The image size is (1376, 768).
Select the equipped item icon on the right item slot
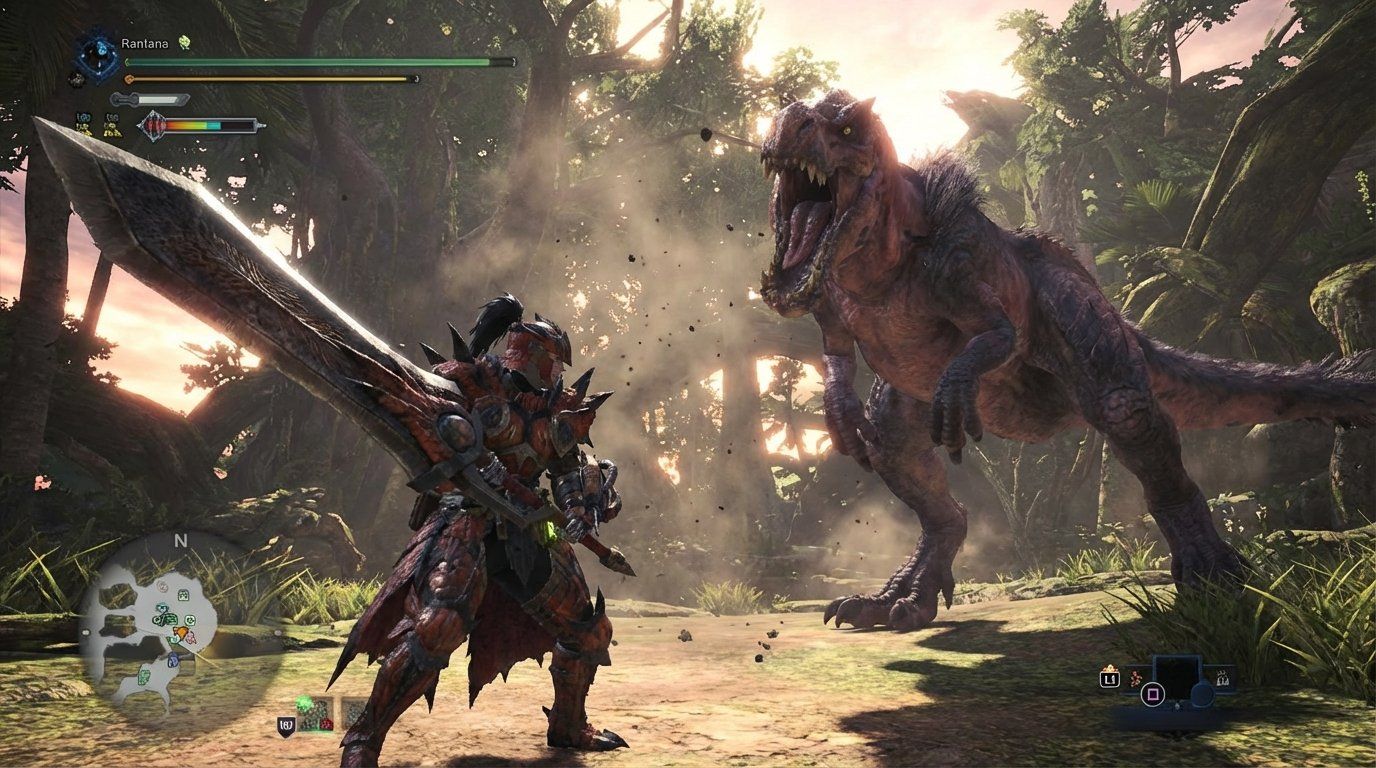[x=1223, y=677]
